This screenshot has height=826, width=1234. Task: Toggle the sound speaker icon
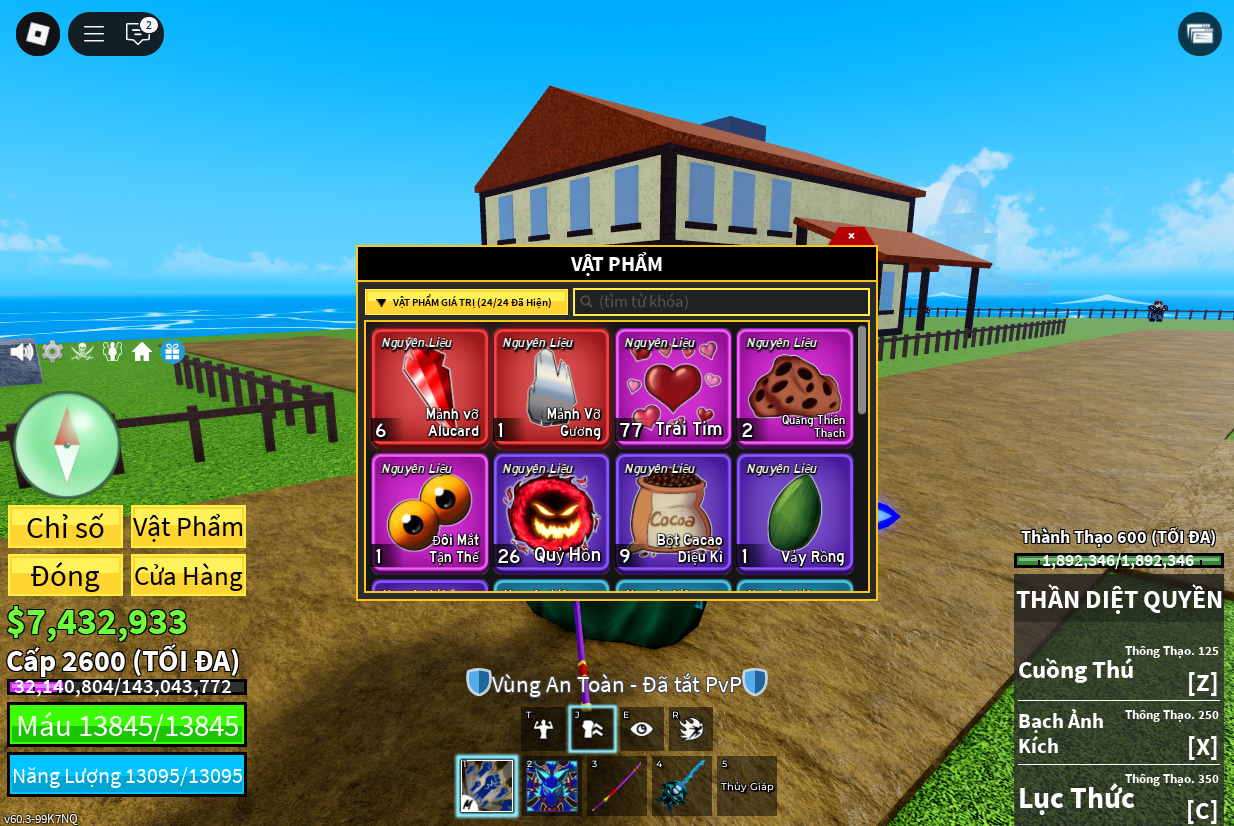click(21, 352)
